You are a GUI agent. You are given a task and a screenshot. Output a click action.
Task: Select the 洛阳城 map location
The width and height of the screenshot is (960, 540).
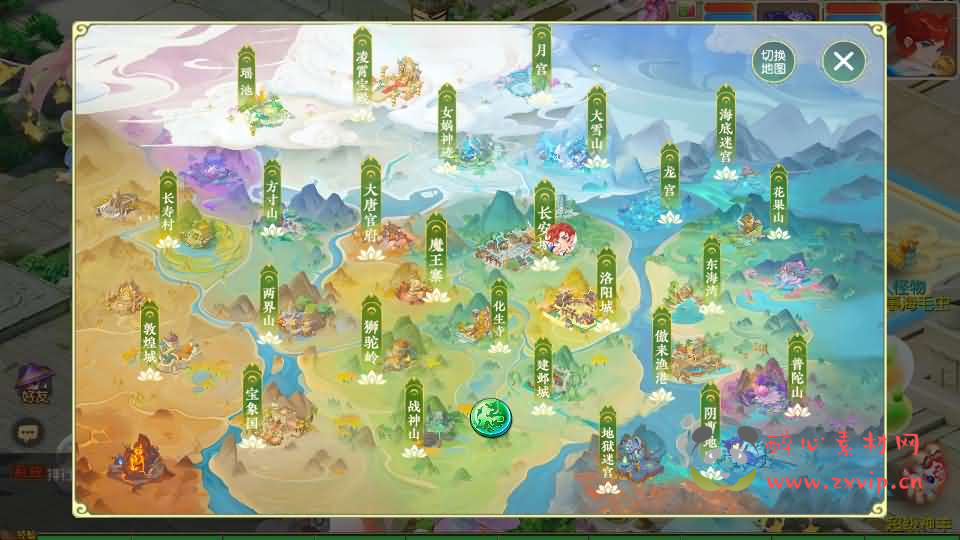606,287
